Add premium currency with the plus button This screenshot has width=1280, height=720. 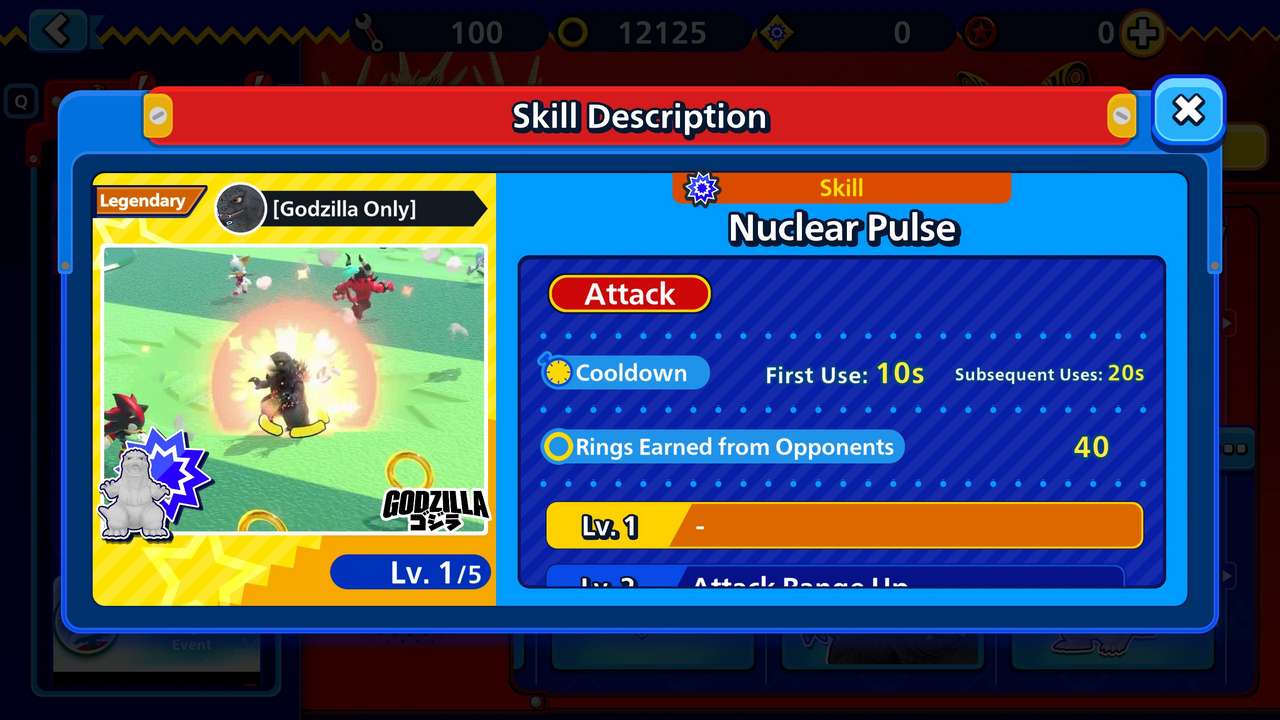tap(1142, 33)
